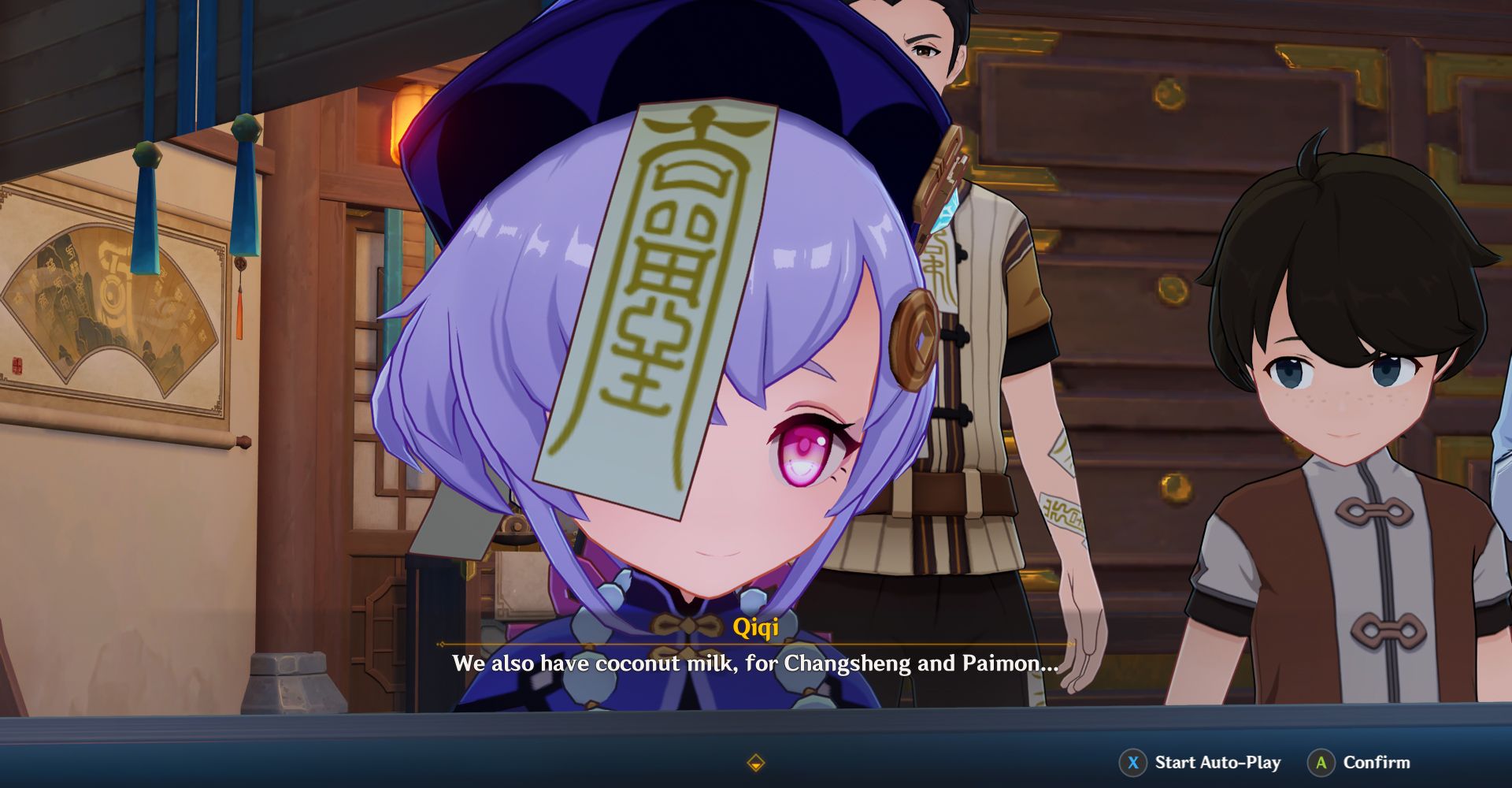Toggle the dialogue auto-advance with X
The width and height of the screenshot is (1512, 788).
point(1132,762)
